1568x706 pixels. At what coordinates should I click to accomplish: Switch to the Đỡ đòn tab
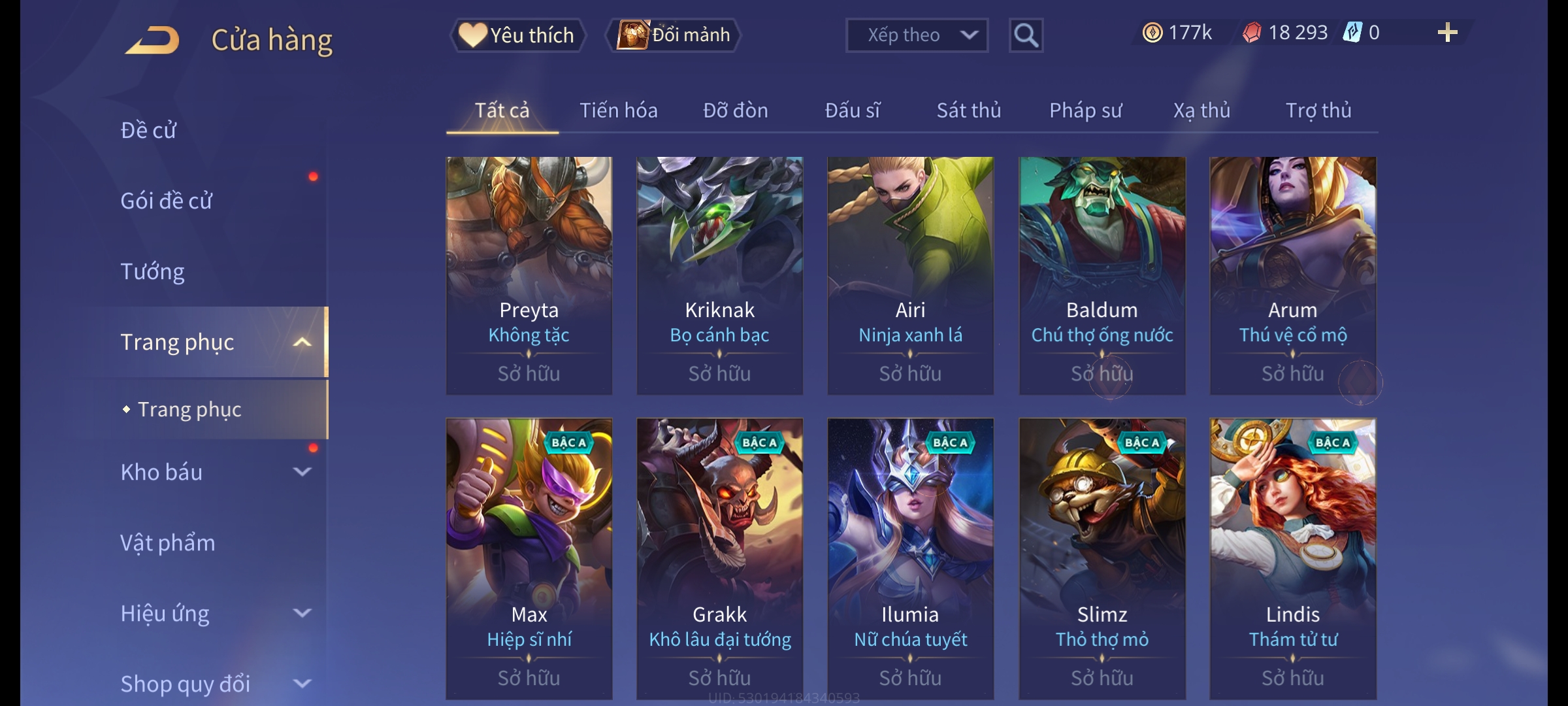pos(735,110)
